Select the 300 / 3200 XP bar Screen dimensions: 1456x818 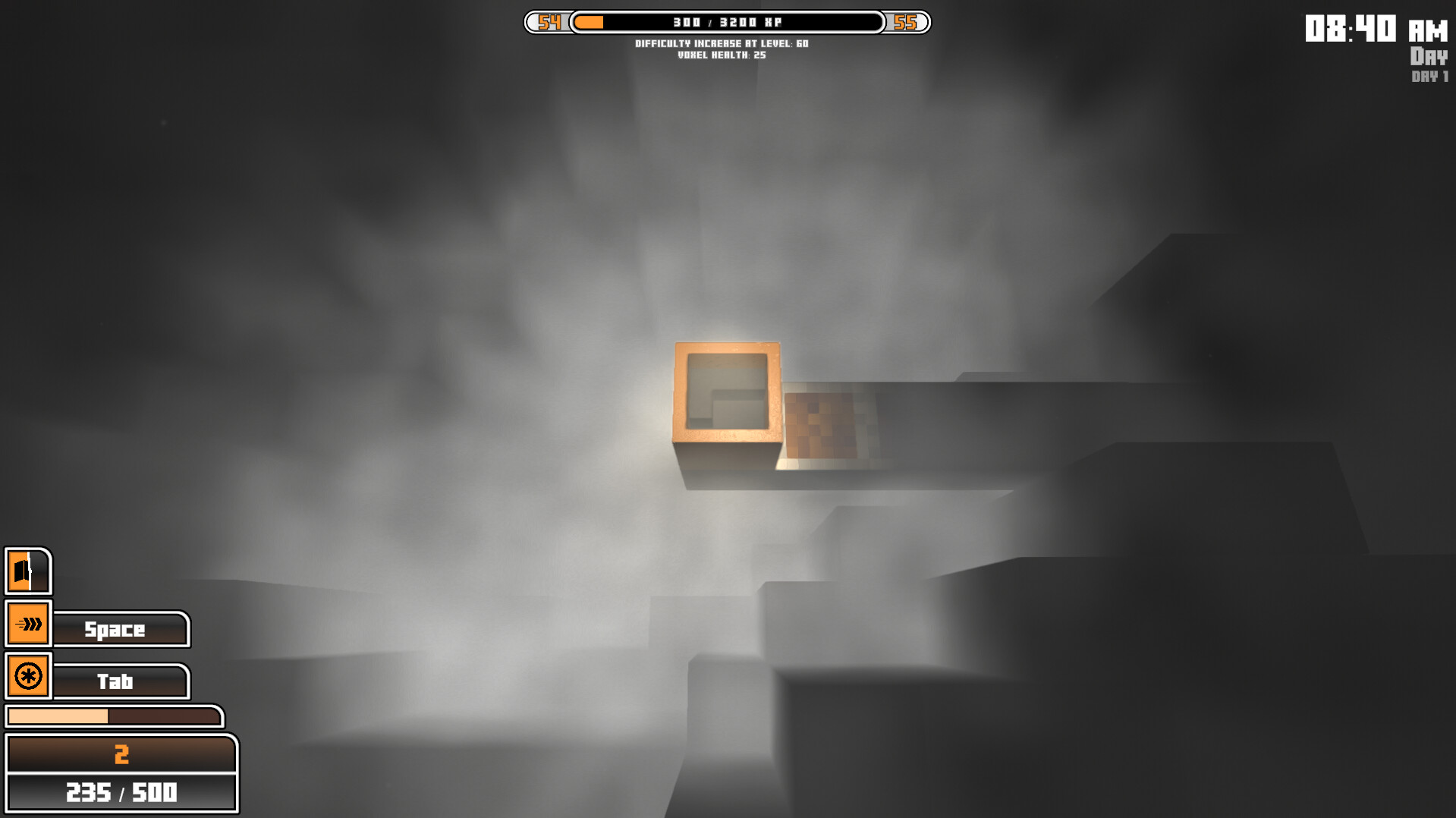[727, 22]
